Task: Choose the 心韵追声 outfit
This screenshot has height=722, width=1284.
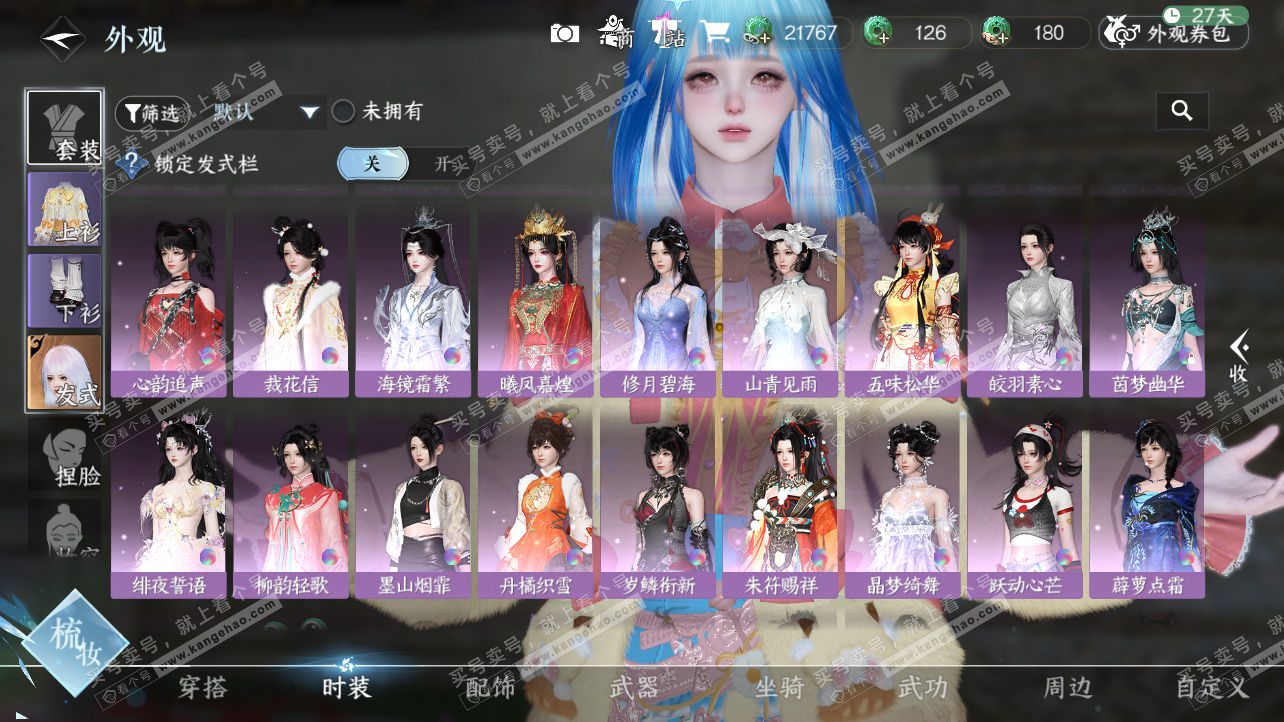Action: coord(169,300)
